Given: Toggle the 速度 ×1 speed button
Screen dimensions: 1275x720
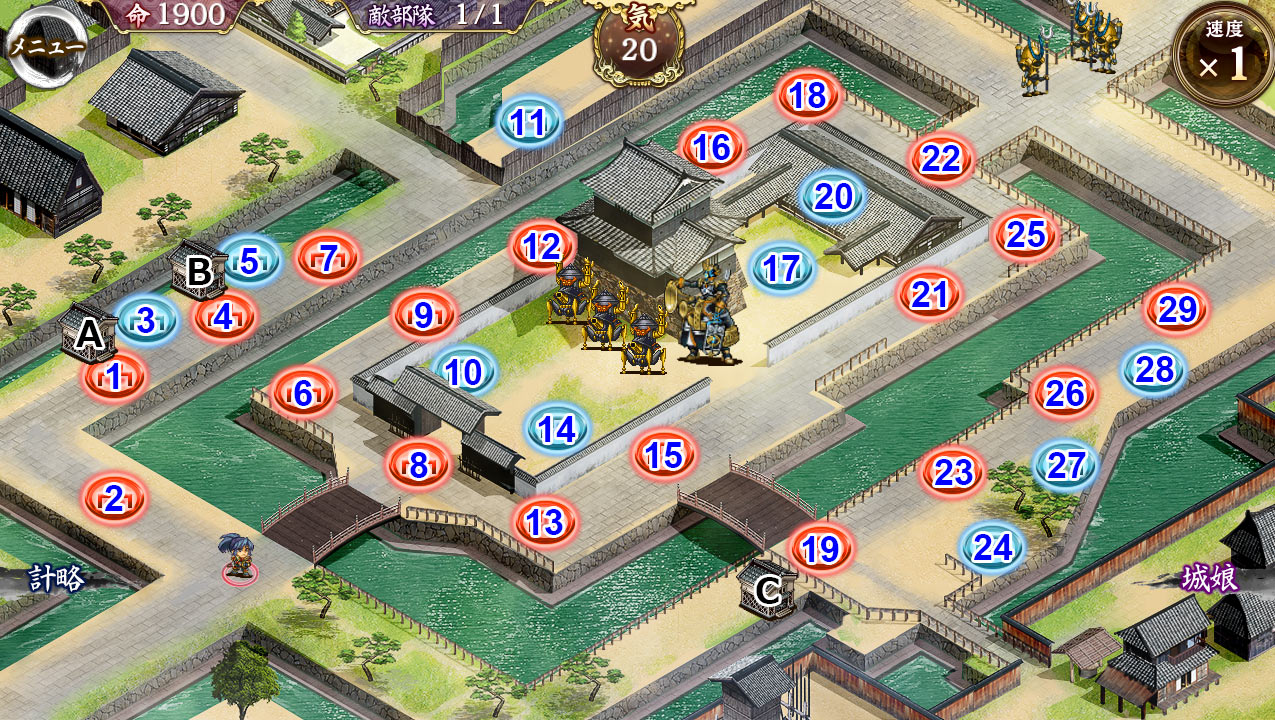Looking at the screenshot, I should tap(1224, 58).
